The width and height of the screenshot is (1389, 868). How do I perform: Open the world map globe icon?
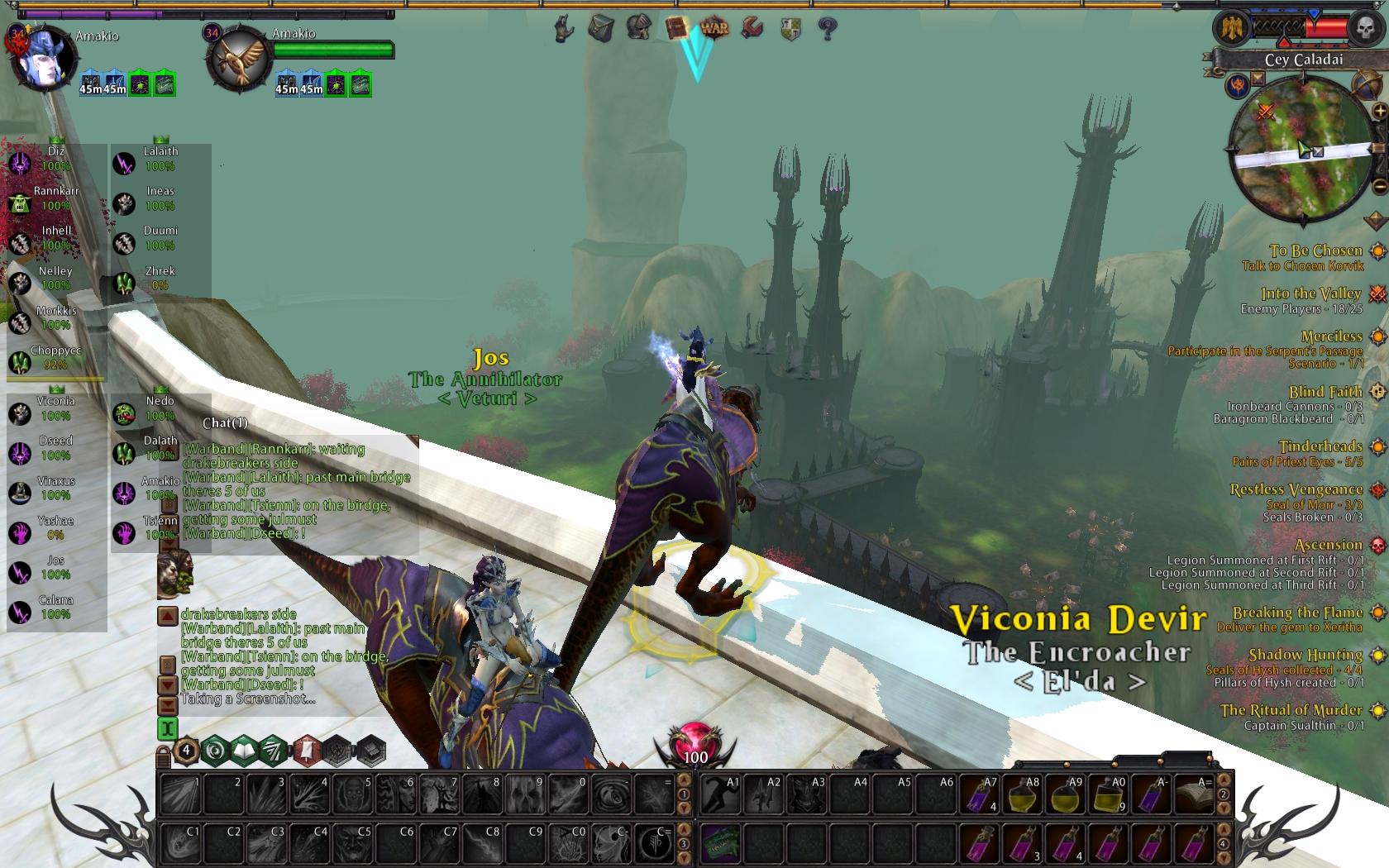click(1366, 84)
